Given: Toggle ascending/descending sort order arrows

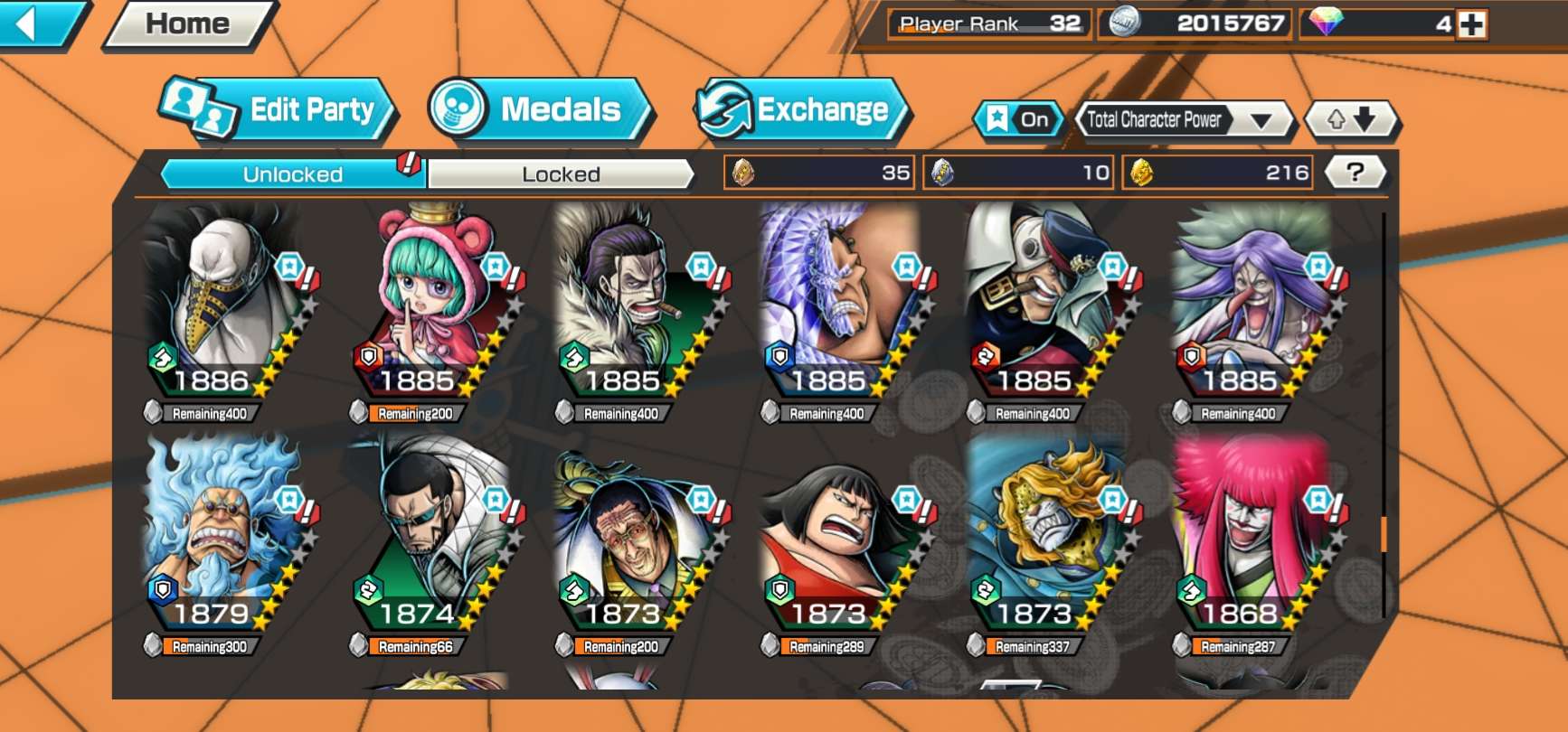Looking at the screenshot, I should (x=1351, y=119).
